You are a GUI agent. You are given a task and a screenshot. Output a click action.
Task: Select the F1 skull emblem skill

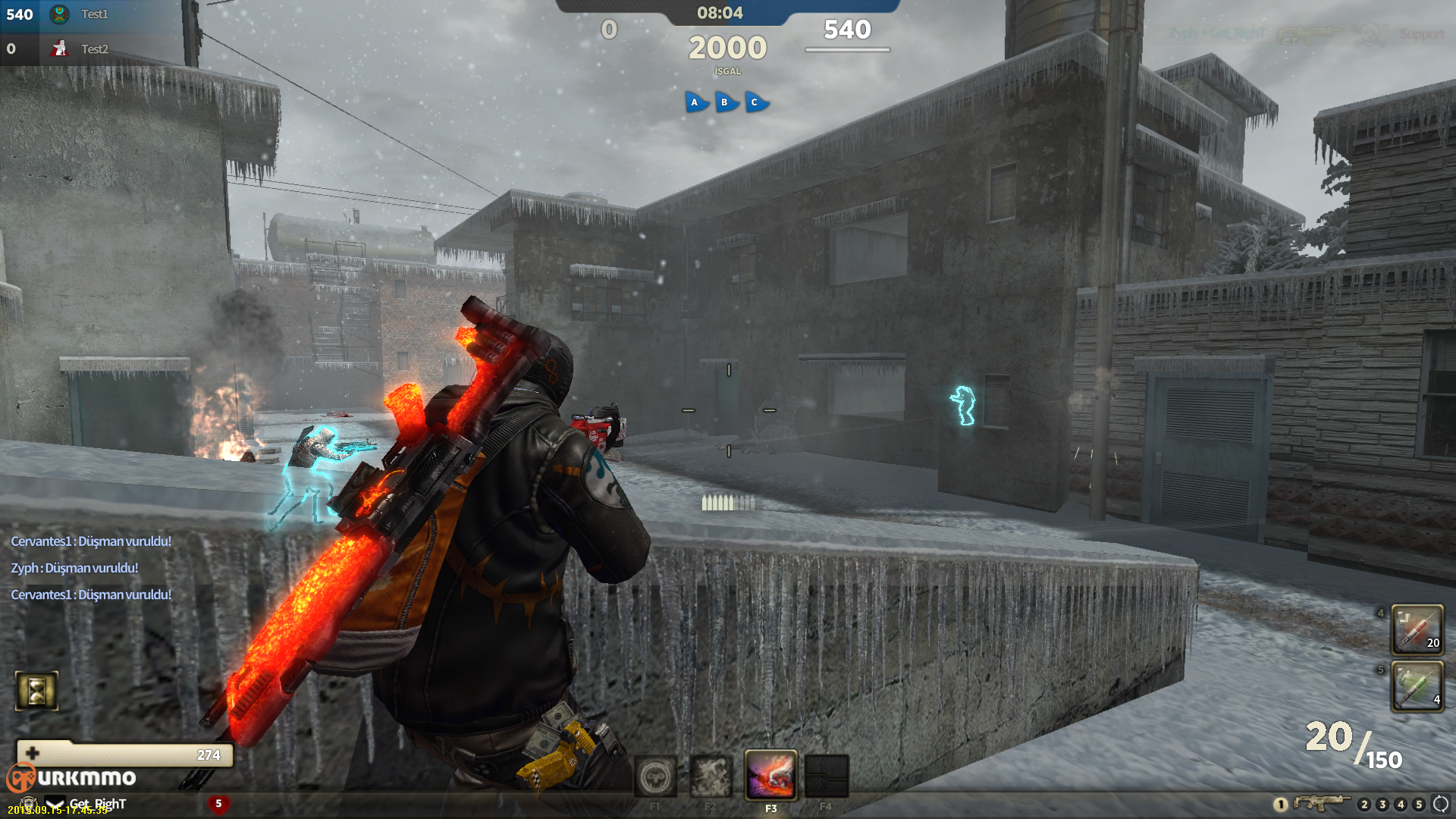click(x=655, y=776)
